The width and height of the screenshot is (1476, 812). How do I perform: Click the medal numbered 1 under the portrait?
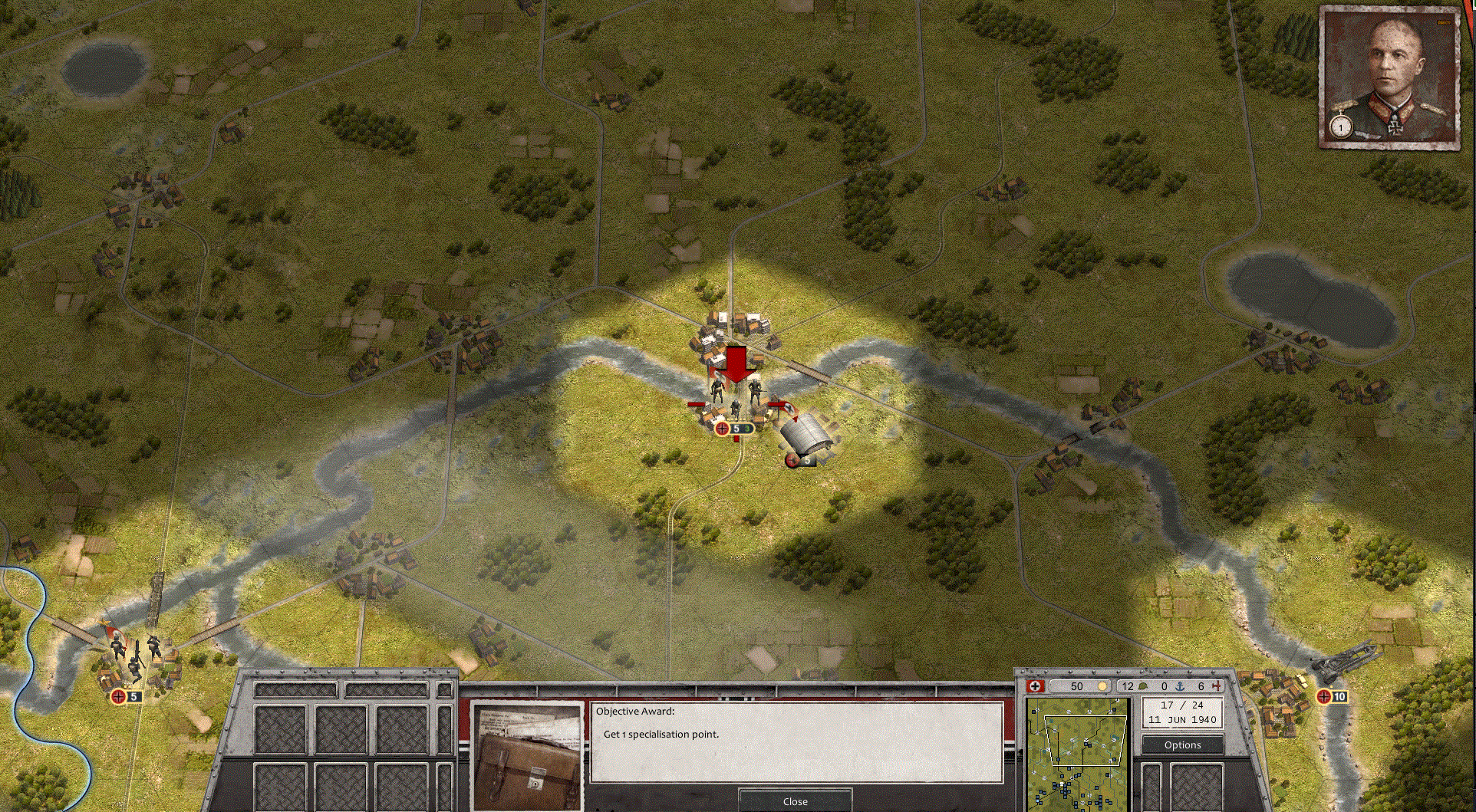click(x=1339, y=127)
